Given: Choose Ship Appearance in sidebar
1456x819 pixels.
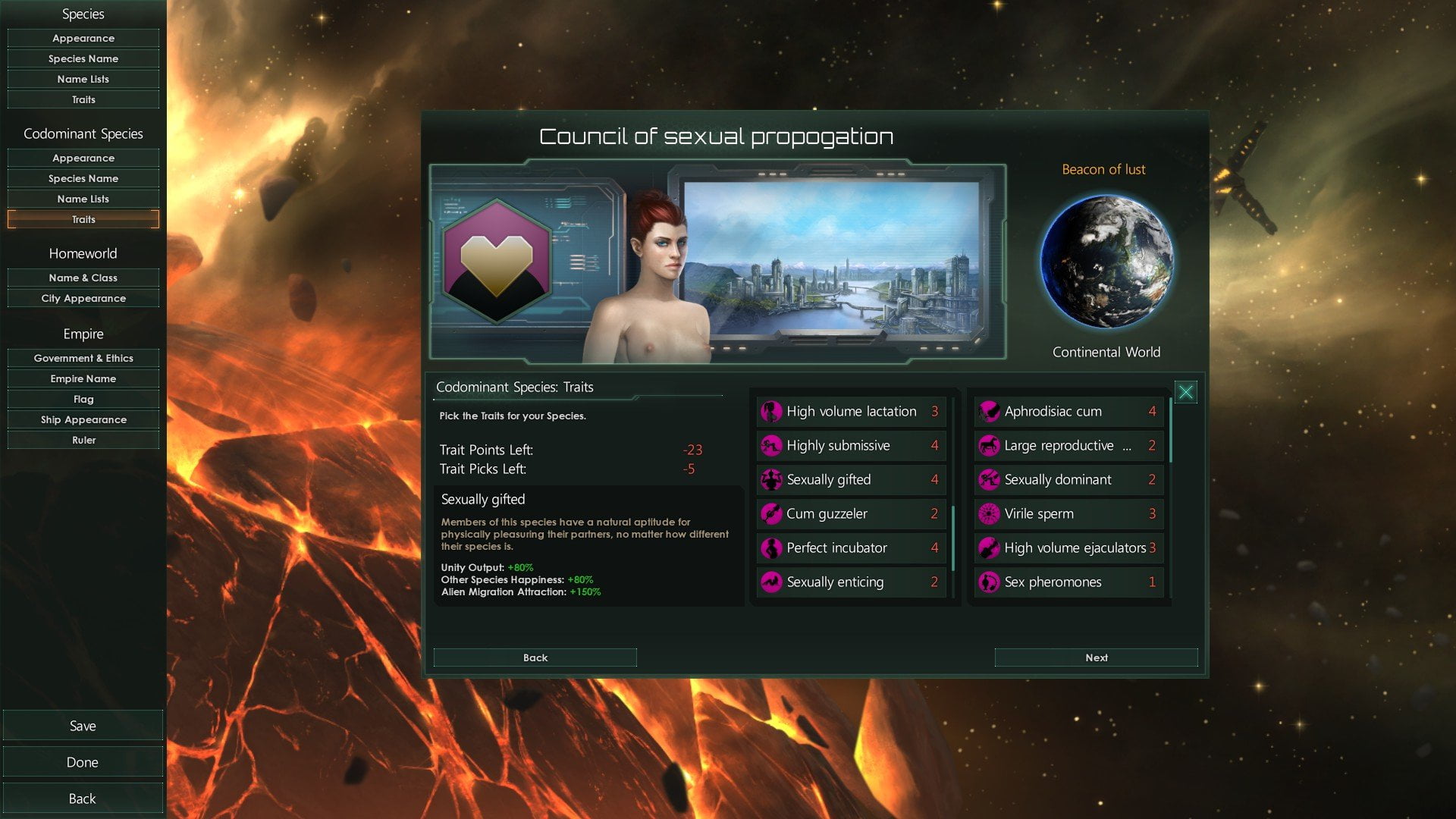Looking at the screenshot, I should pyautogui.click(x=83, y=419).
